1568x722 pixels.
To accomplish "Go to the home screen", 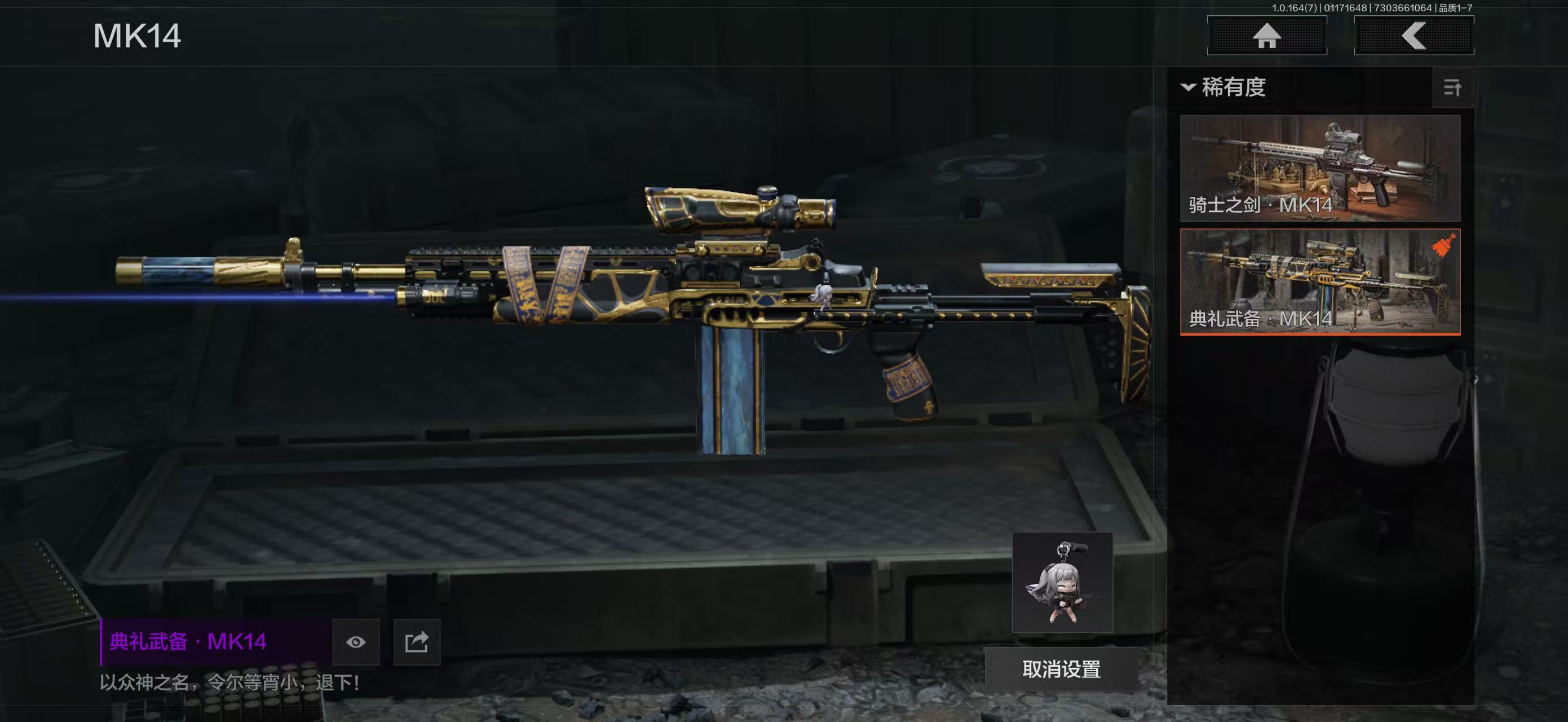I will point(1267,36).
